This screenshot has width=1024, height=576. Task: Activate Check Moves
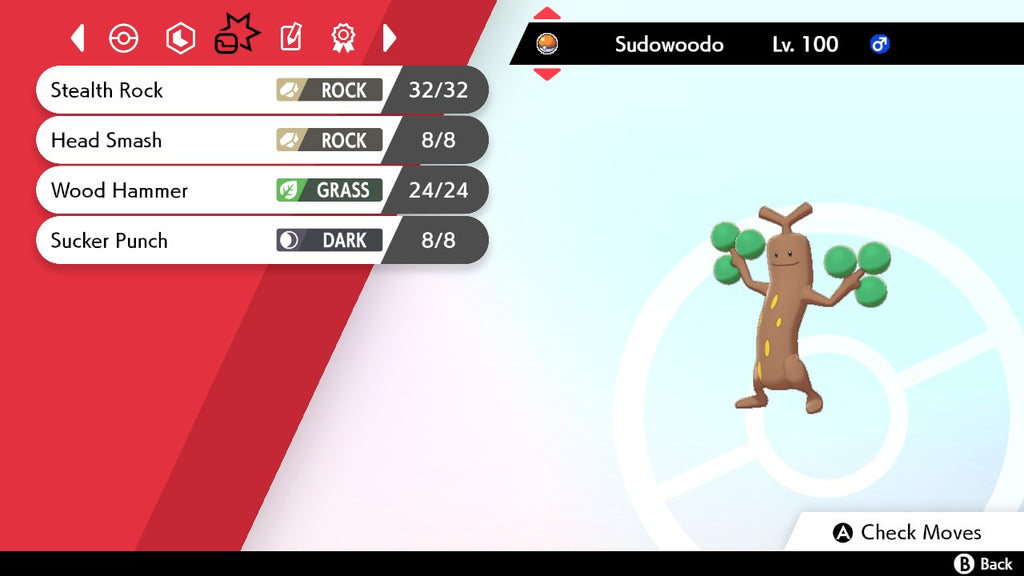(908, 532)
